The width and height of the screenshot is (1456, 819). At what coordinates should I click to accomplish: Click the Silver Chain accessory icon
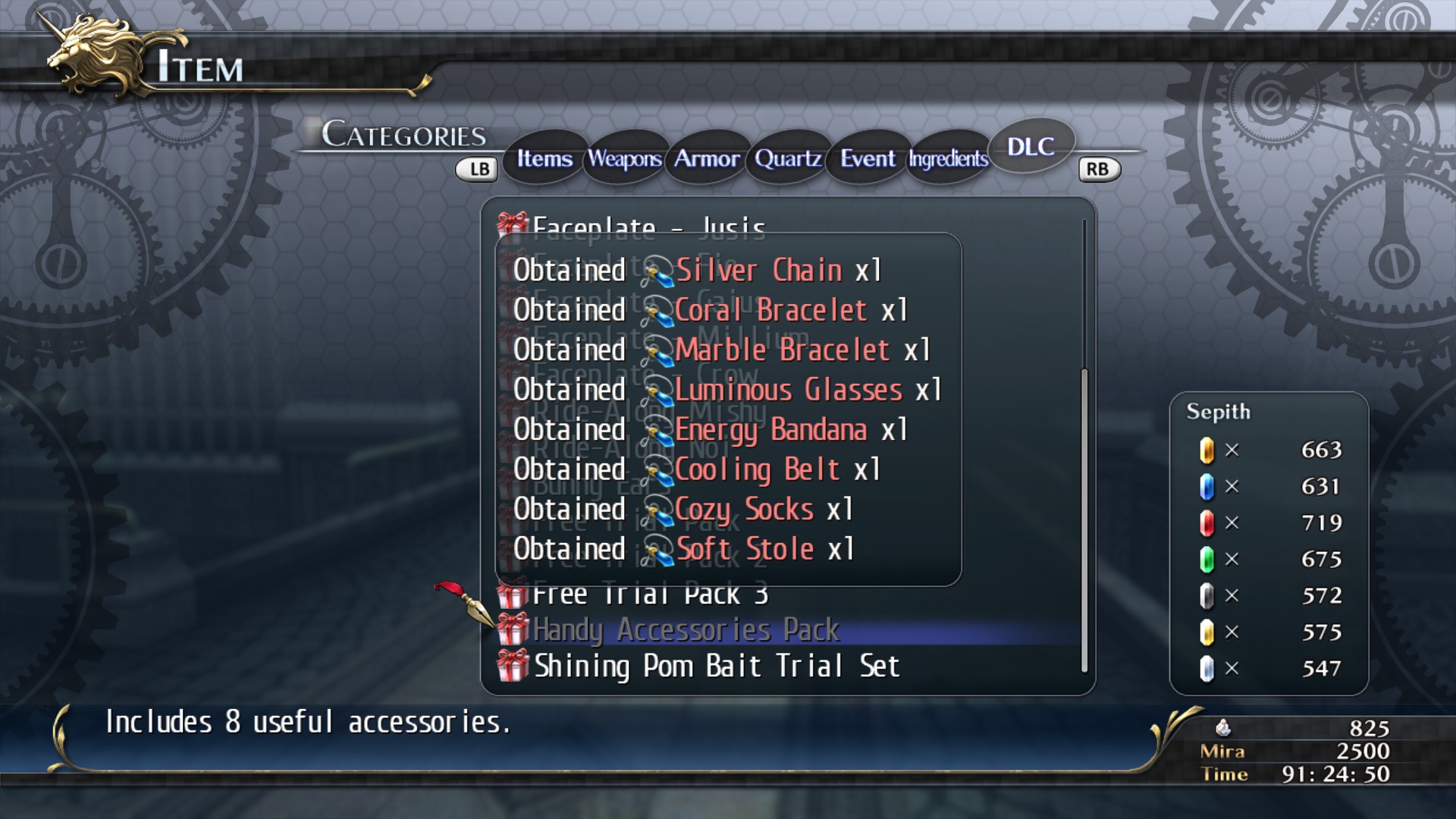[657, 270]
